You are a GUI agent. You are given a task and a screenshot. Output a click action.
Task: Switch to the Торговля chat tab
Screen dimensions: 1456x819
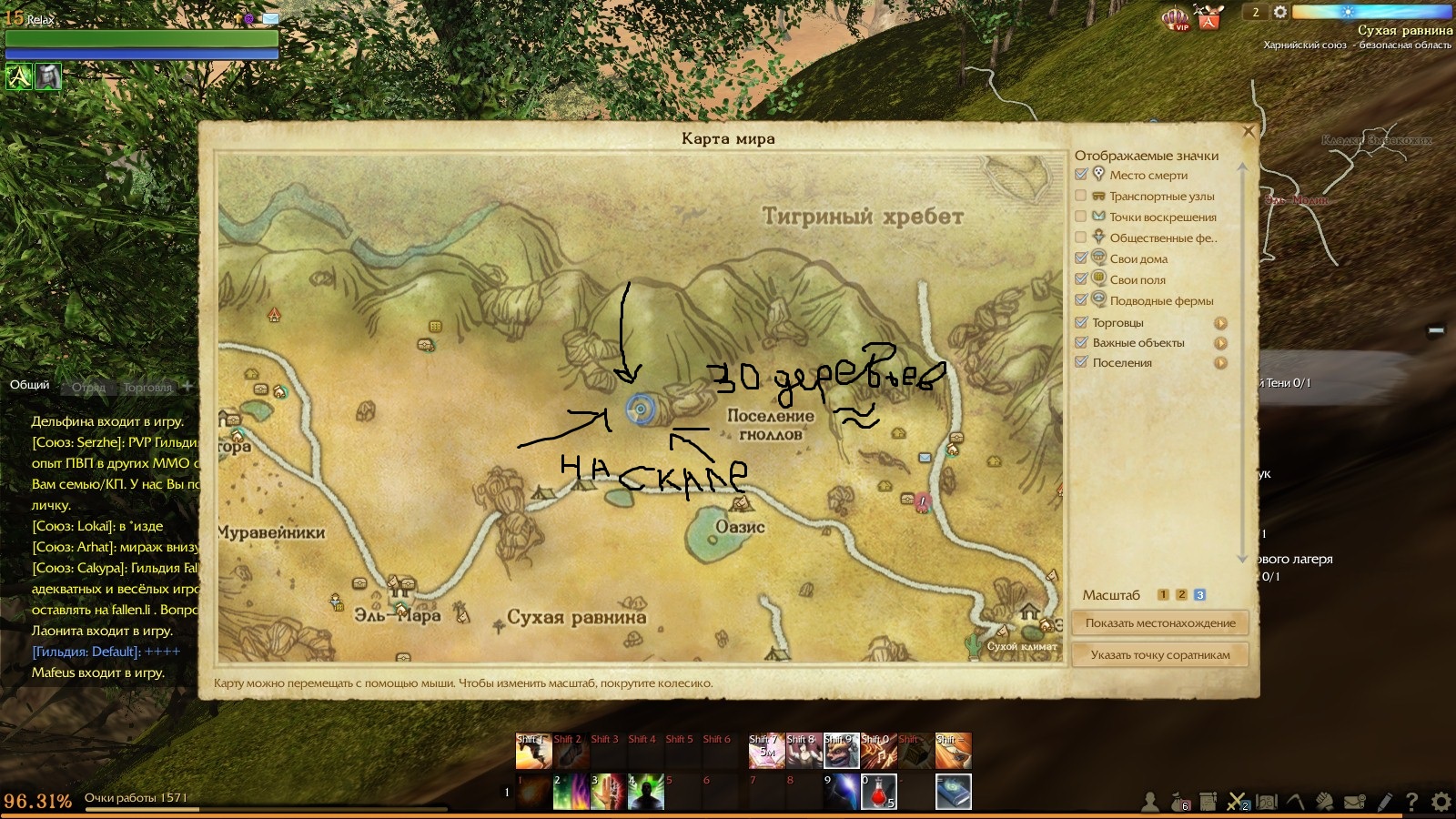(147, 387)
